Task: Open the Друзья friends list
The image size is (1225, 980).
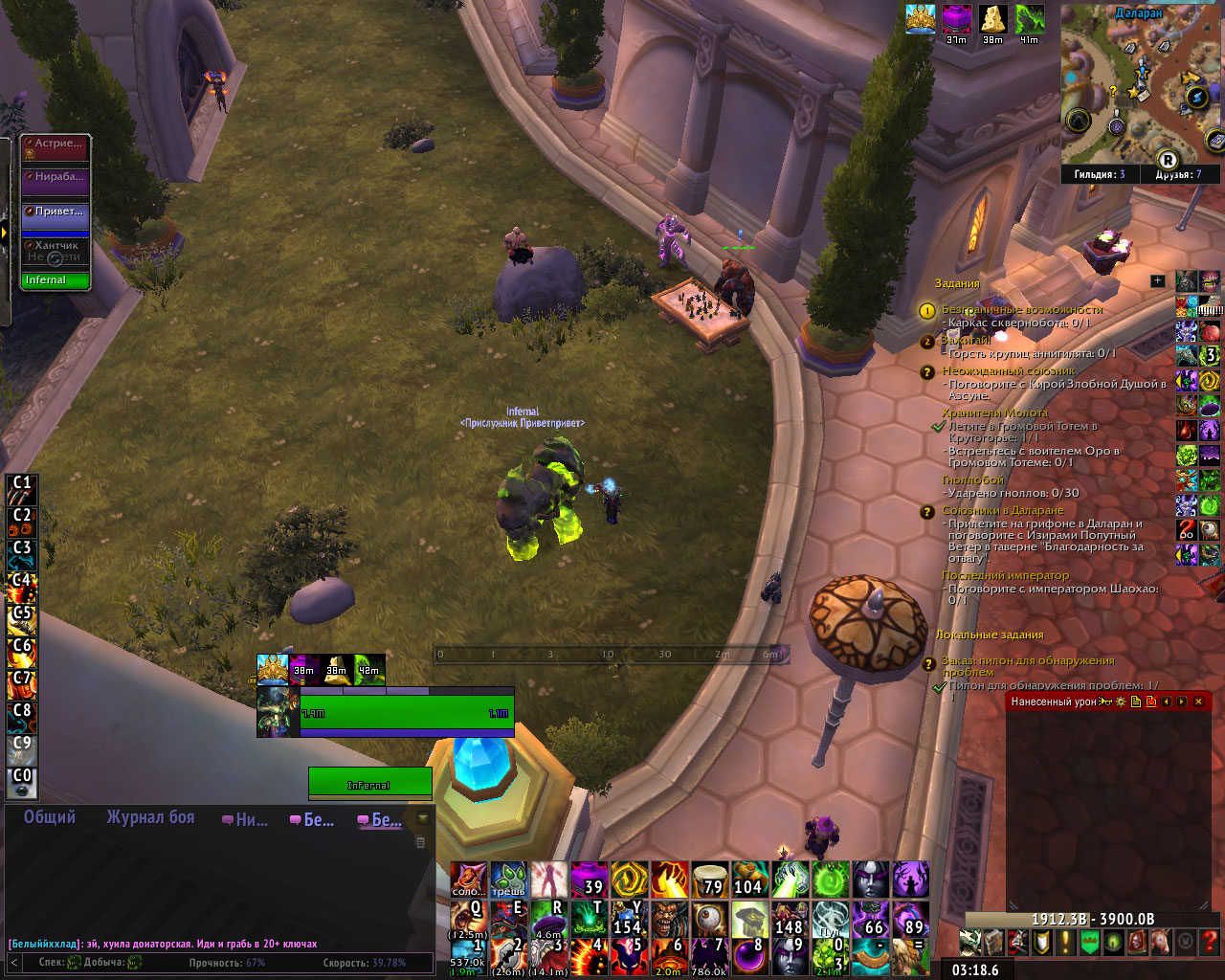Action: [x=1177, y=174]
